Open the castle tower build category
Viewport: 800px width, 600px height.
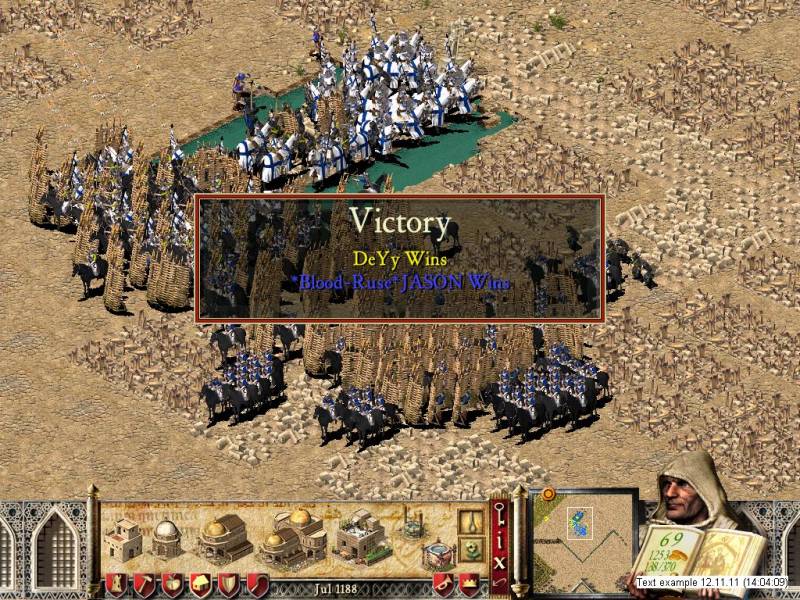117,584
